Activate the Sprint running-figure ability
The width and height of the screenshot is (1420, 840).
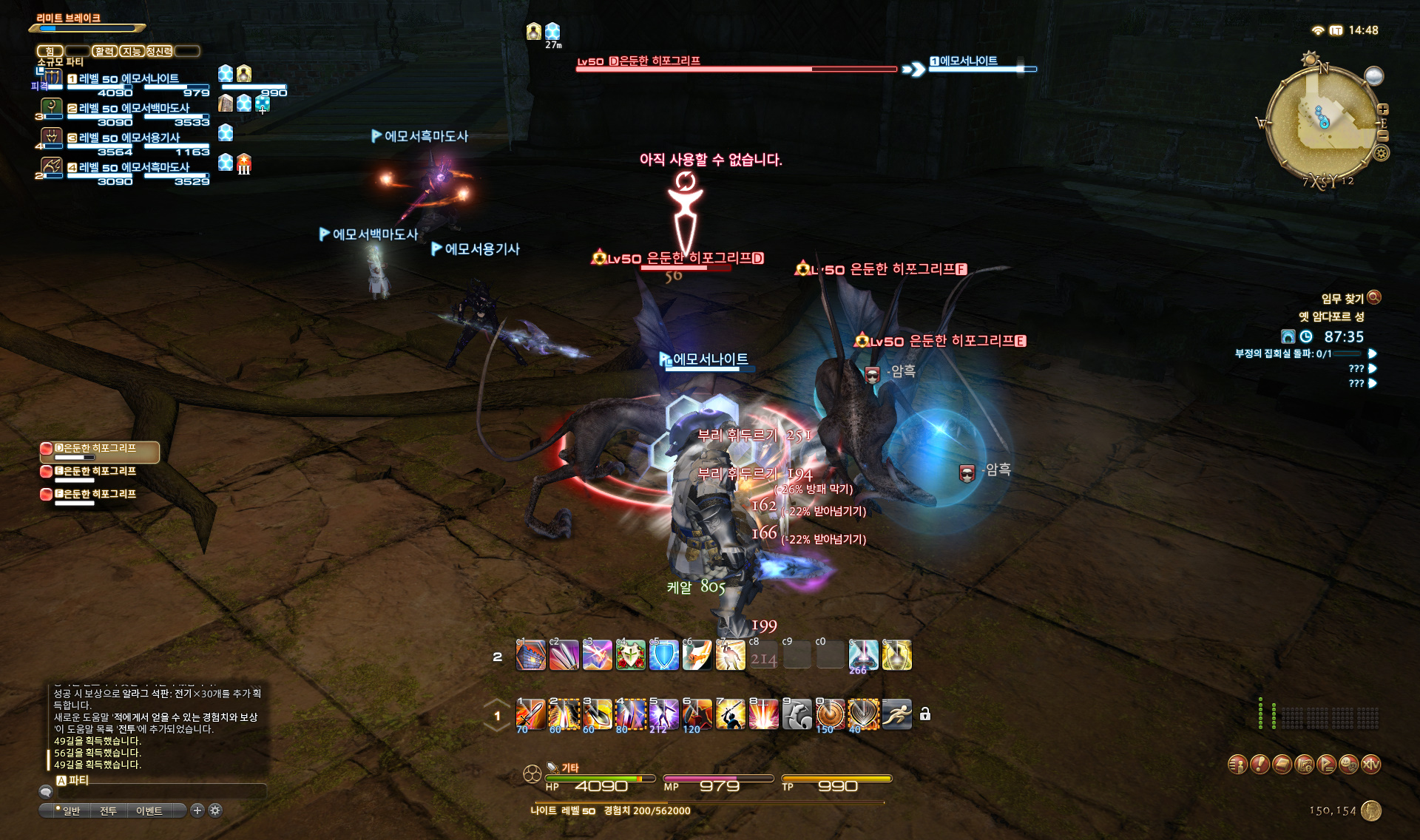click(x=897, y=714)
